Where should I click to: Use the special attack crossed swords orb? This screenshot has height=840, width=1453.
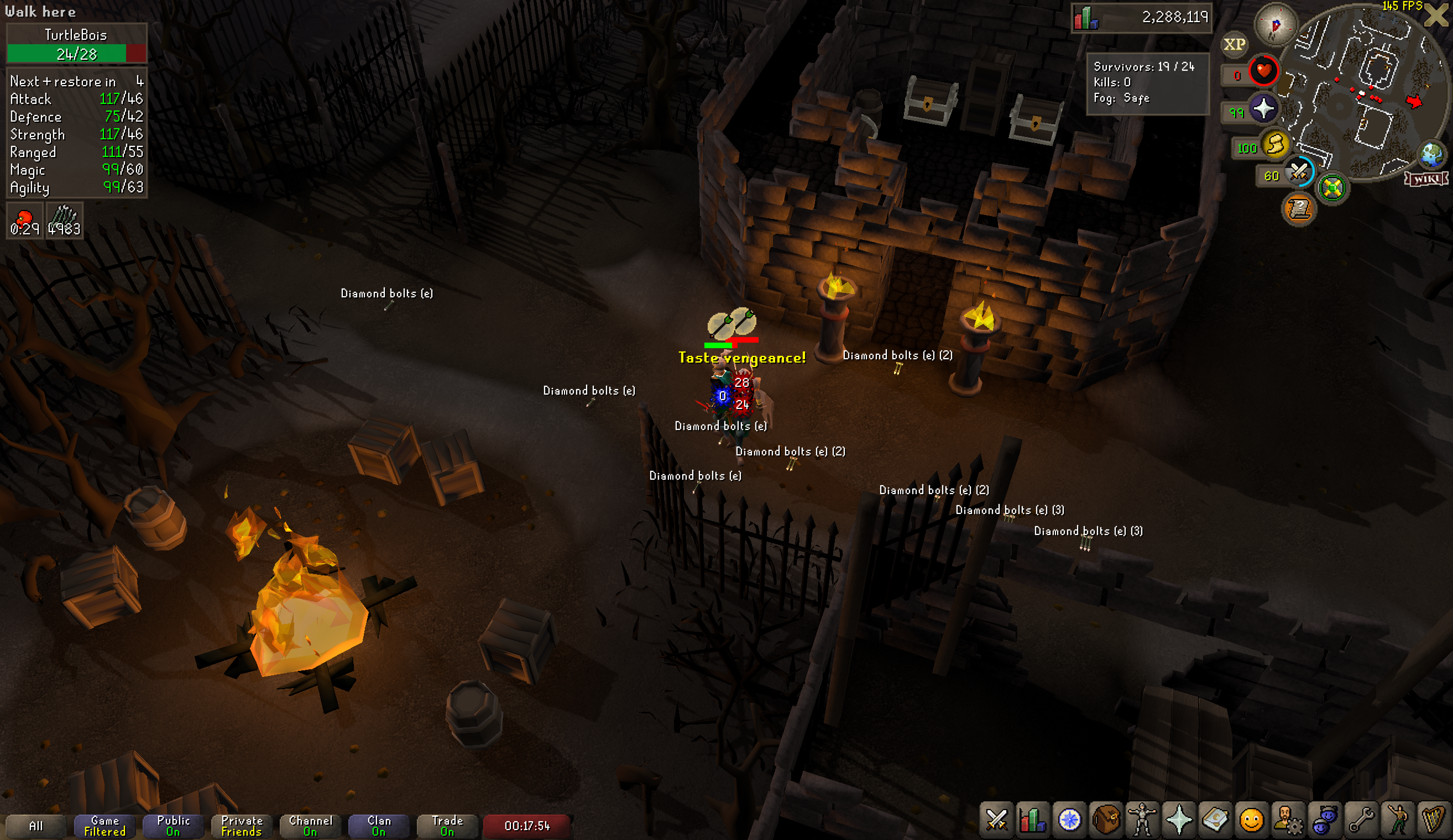(x=1299, y=171)
